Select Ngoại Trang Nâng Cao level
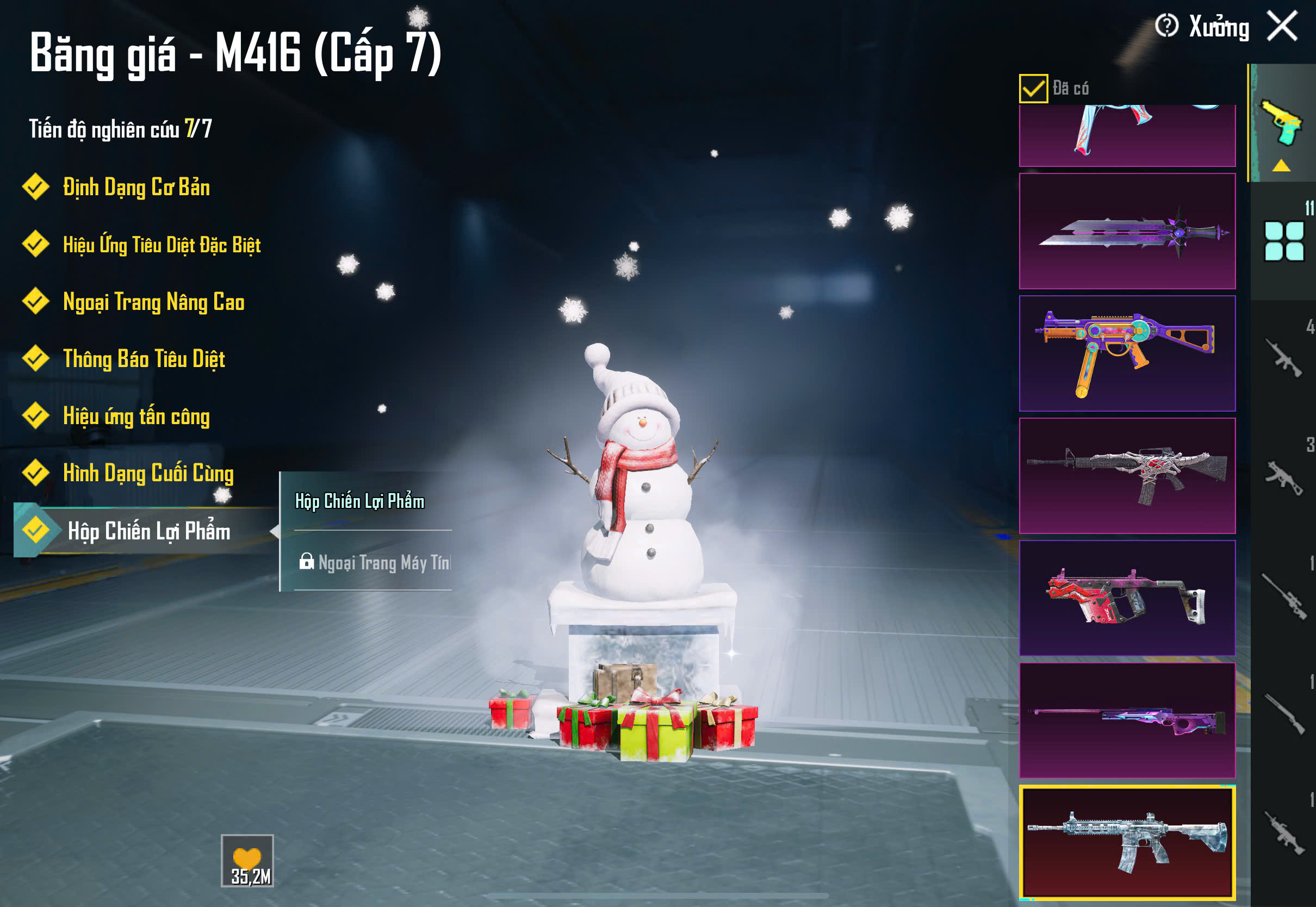This screenshot has width=1316, height=907. click(x=153, y=302)
